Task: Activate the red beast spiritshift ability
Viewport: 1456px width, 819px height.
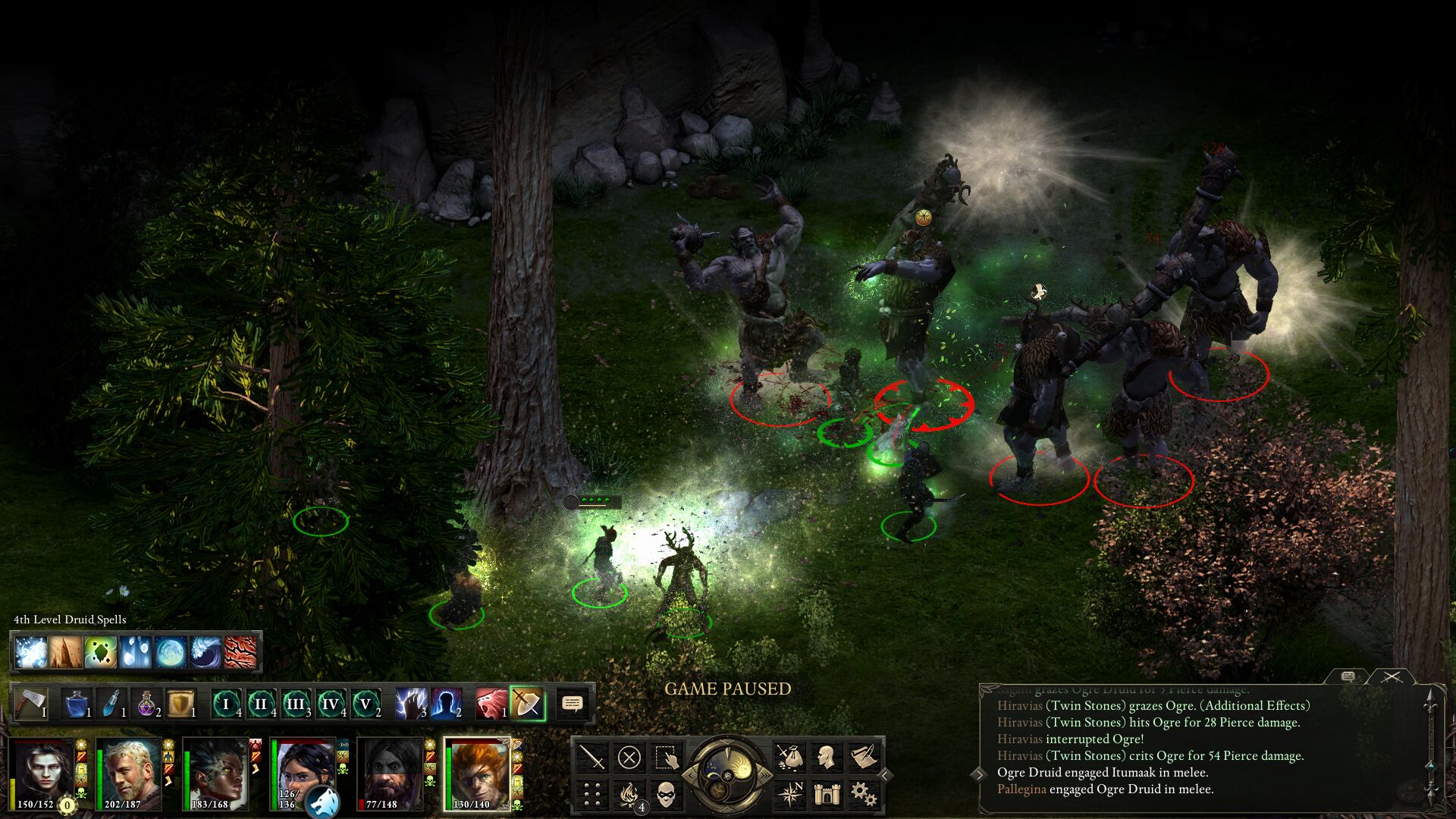Action: click(491, 704)
